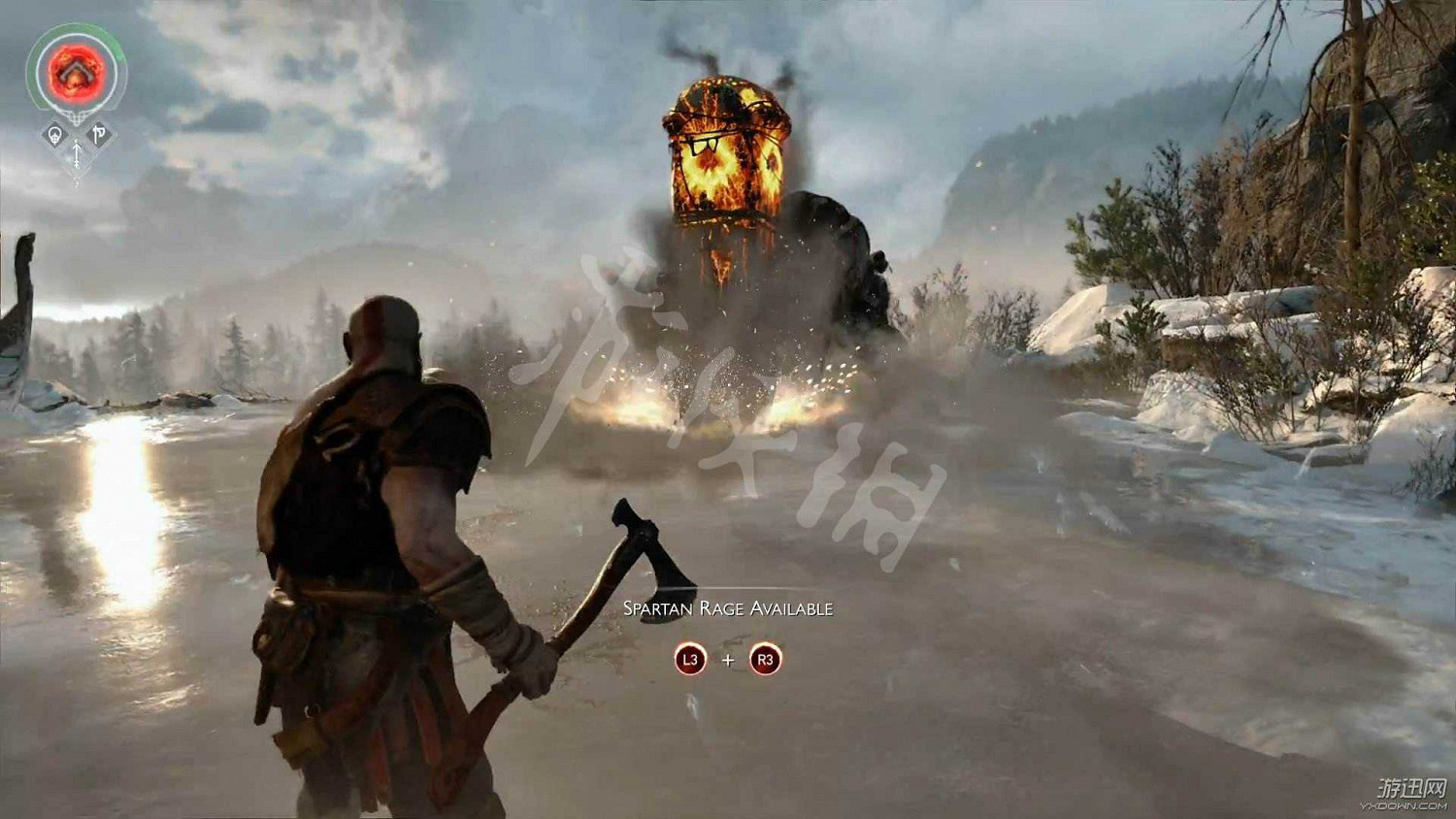Click the L3 button prompt icon
1456x819 pixels.
click(x=690, y=660)
